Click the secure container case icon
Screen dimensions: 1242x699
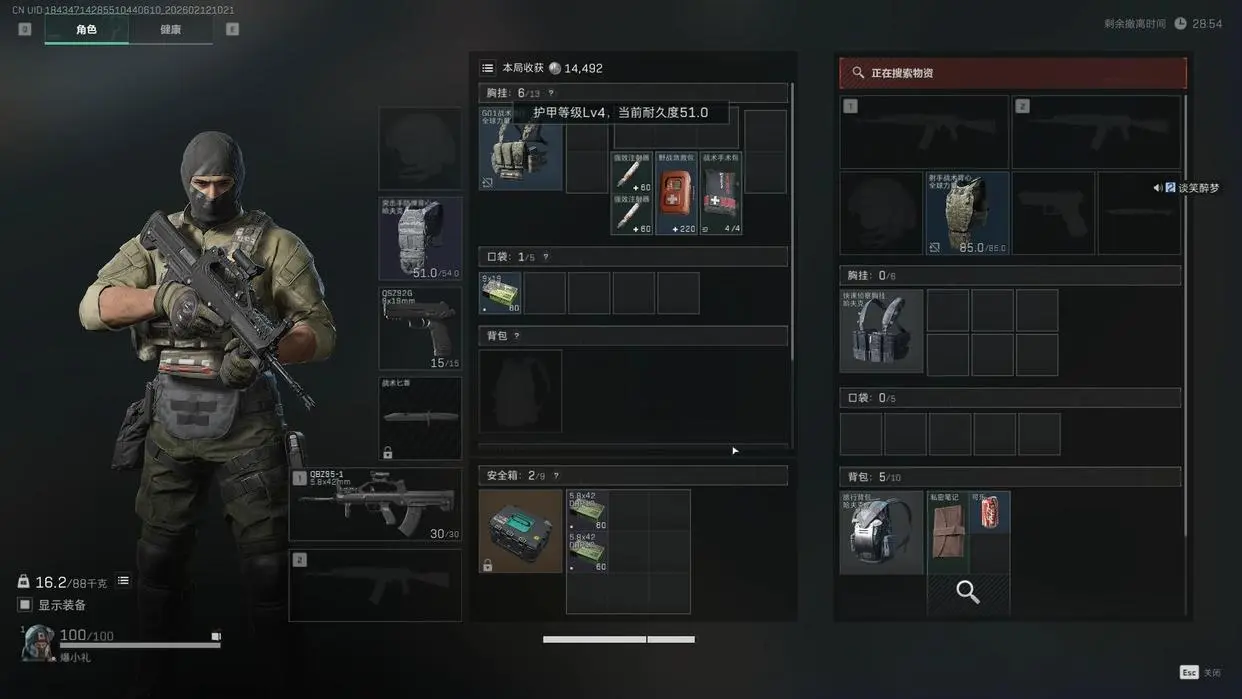point(520,531)
